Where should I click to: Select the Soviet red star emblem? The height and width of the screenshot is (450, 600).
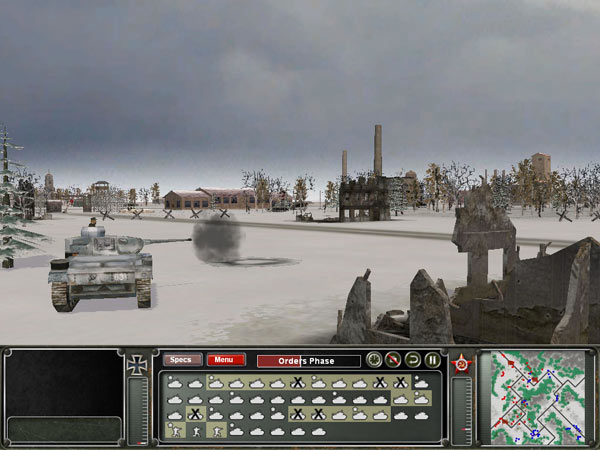pyautogui.click(x=462, y=364)
